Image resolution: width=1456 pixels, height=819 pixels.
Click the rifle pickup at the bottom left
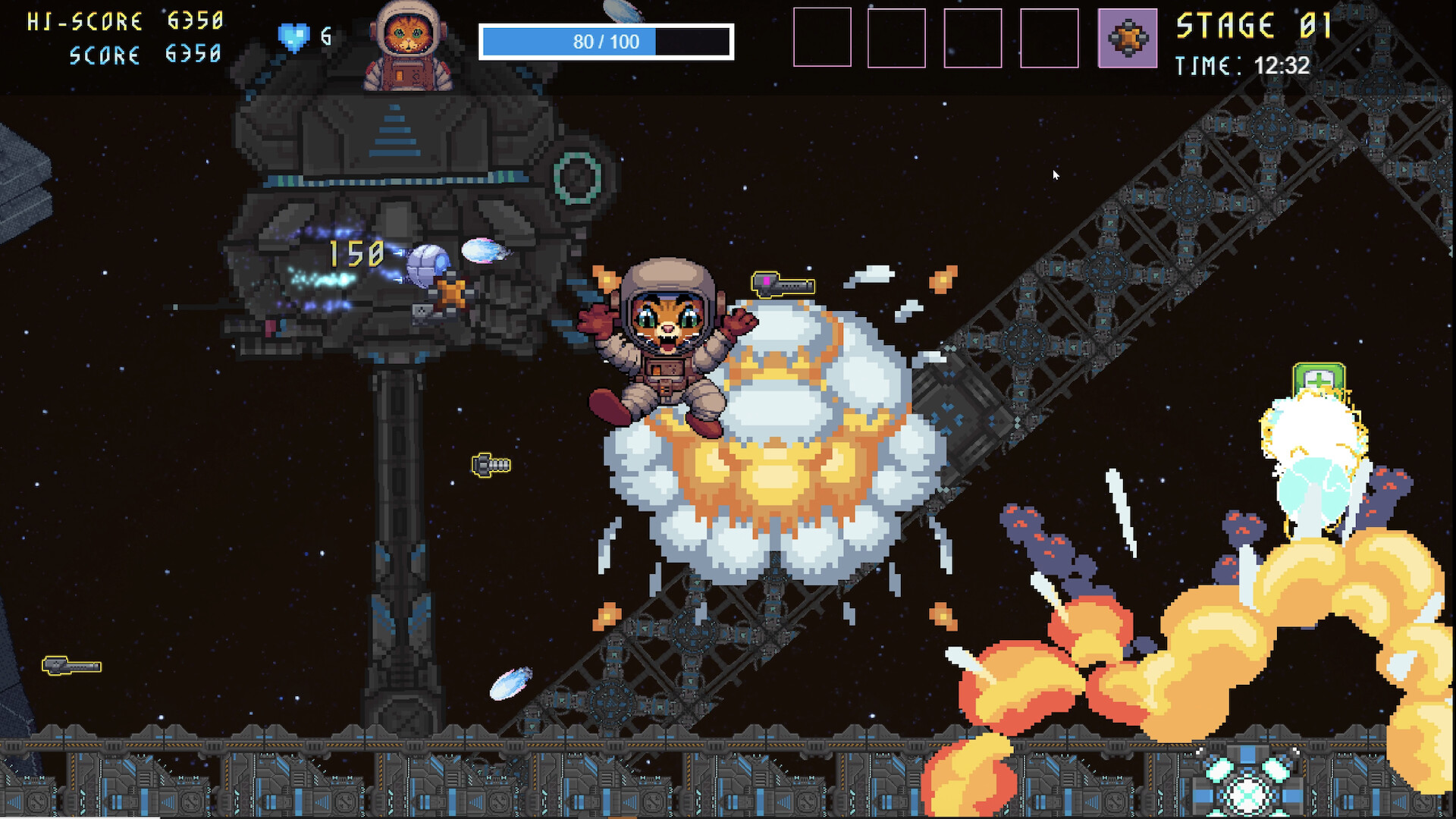(73, 666)
